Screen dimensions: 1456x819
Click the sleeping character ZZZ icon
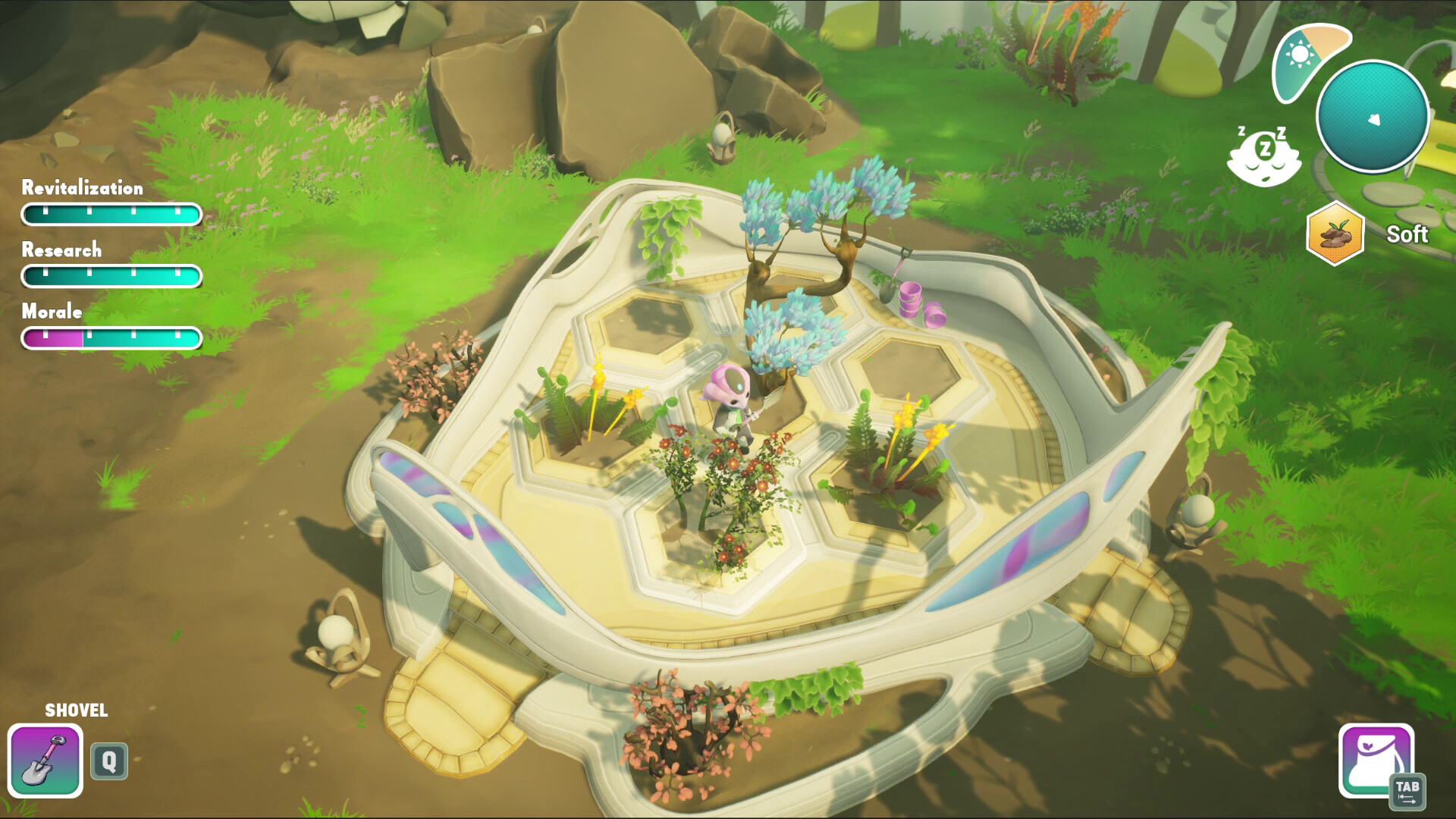pyautogui.click(x=1263, y=154)
